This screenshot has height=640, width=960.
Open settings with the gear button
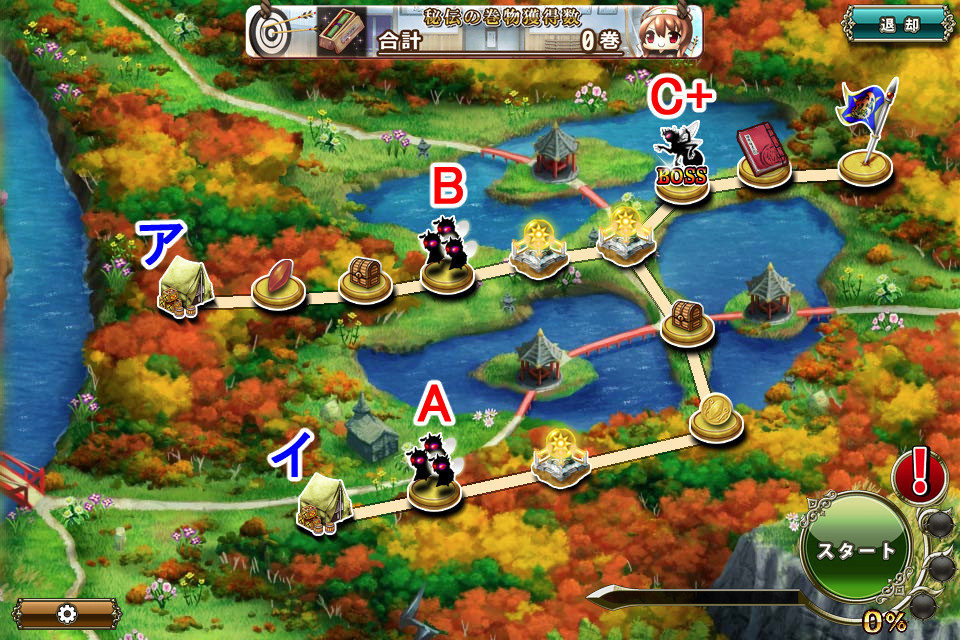[x=67, y=613]
